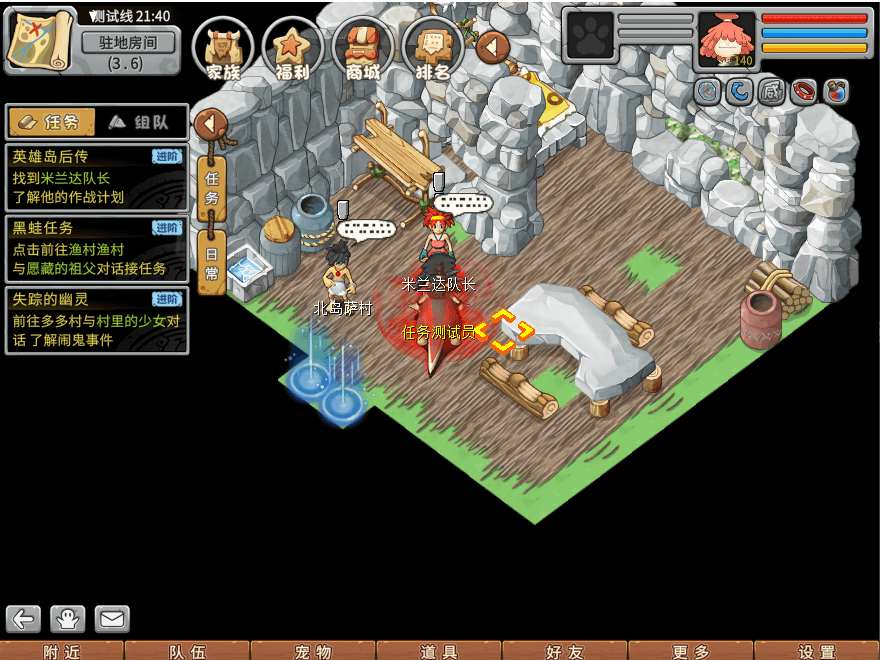Open the mail envelope button
The image size is (880, 660).
112,619
